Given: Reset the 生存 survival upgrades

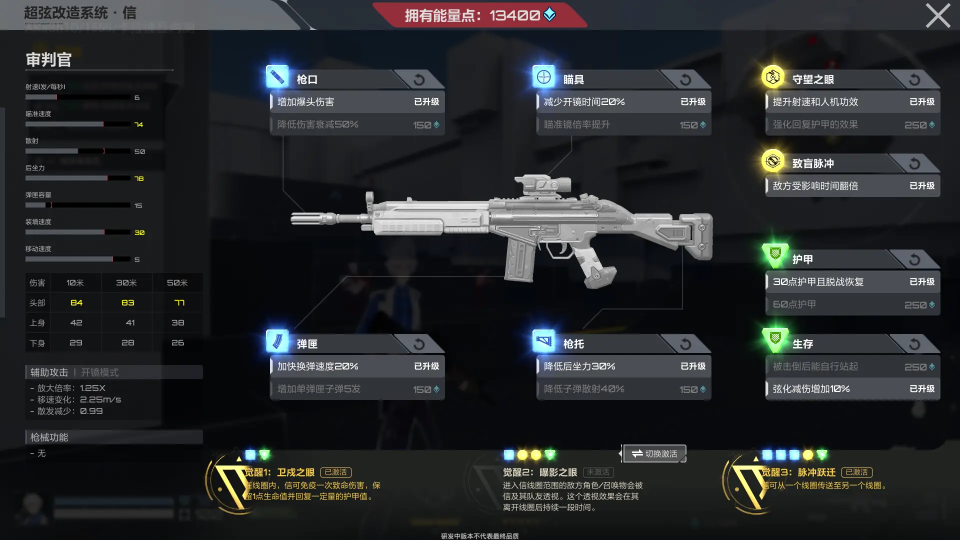Looking at the screenshot, I should click(914, 344).
